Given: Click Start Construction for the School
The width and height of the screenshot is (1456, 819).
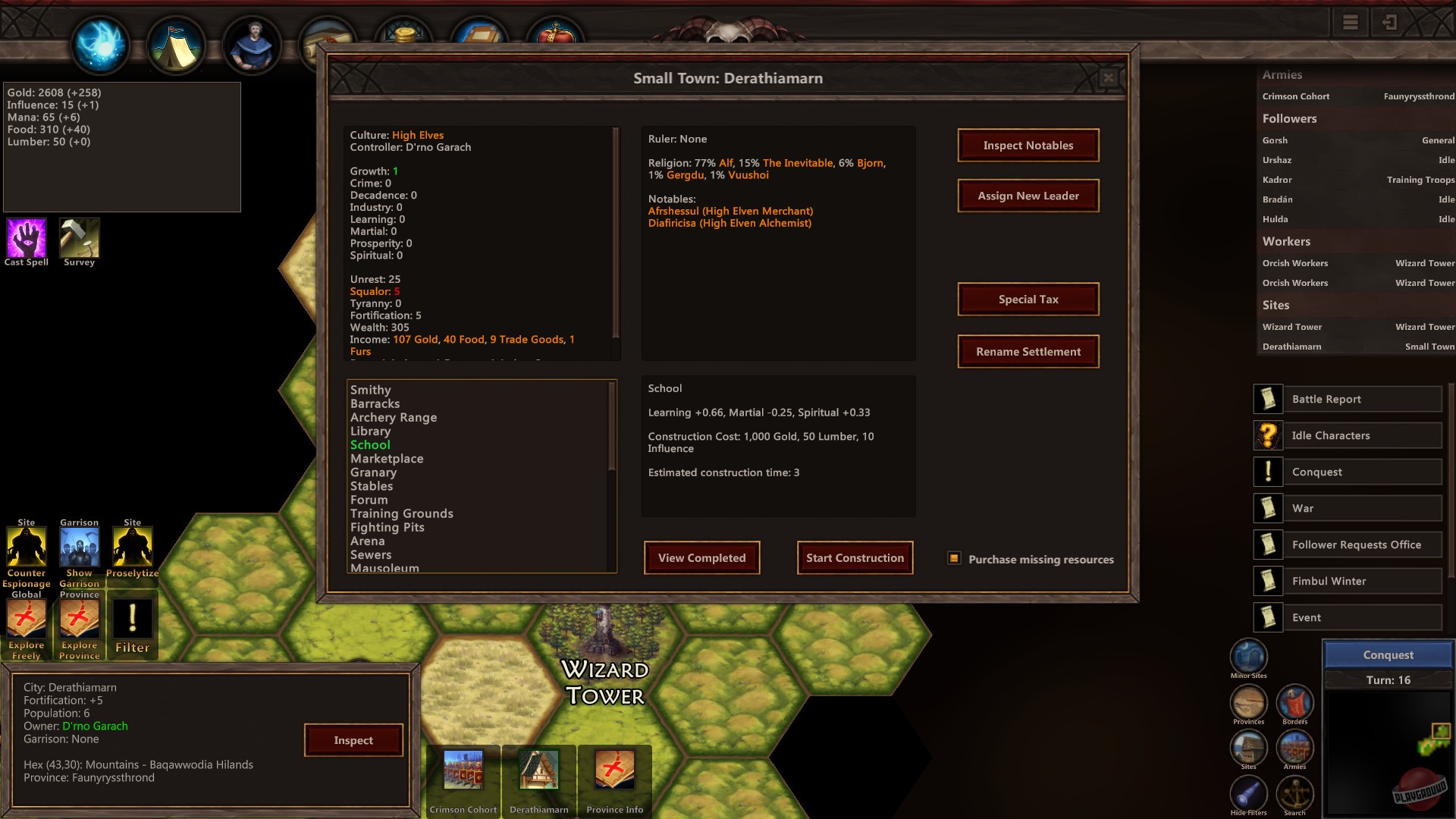Looking at the screenshot, I should (x=855, y=557).
